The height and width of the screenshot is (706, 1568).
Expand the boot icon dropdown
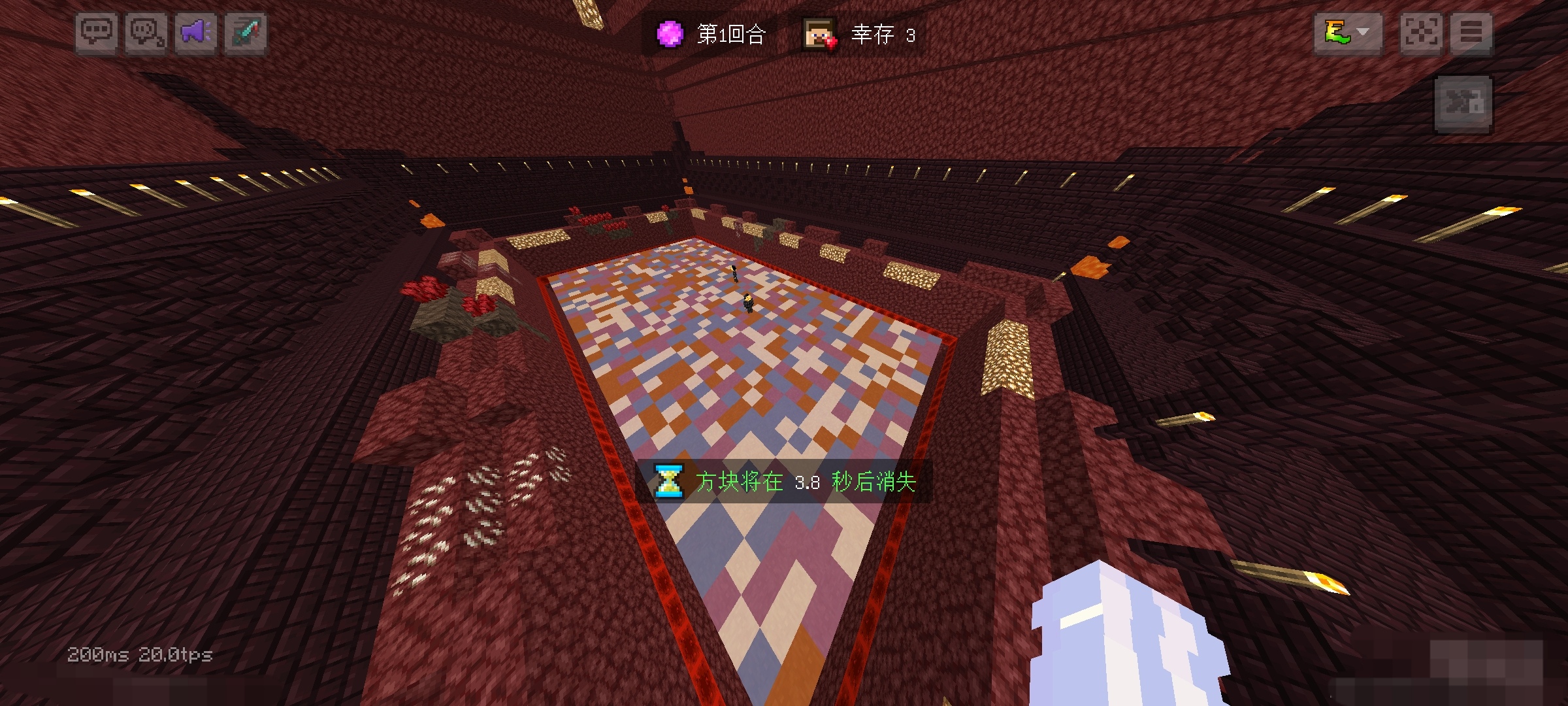[x=1348, y=33]
